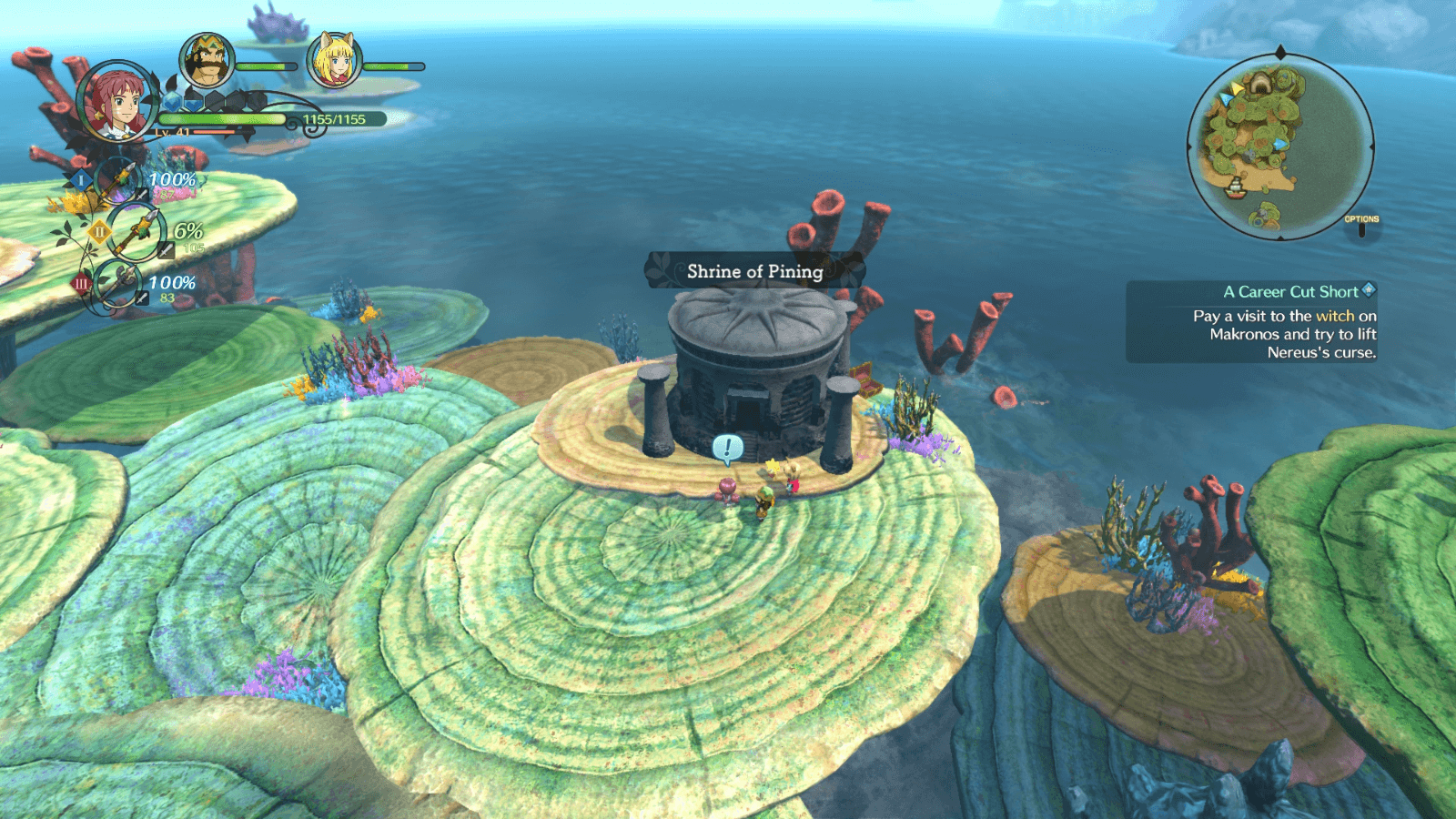Image resolution: width=1456 pixels, height=819 pixels.
Task: Click Evan's circular character portrait
Action: pyautogui.click(x=116, y=103)
